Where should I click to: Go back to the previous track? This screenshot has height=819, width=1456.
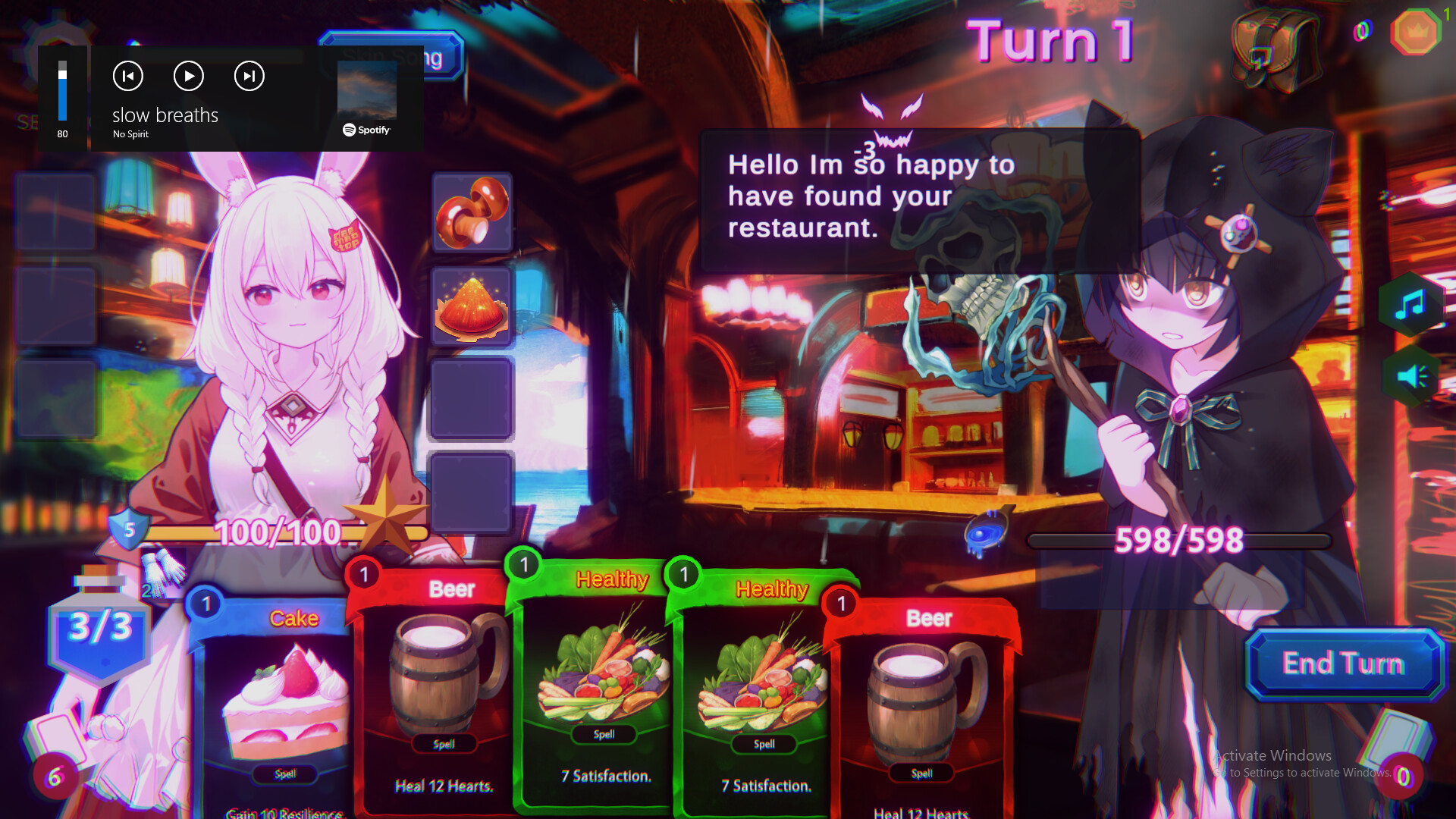[x=127, y=76]
